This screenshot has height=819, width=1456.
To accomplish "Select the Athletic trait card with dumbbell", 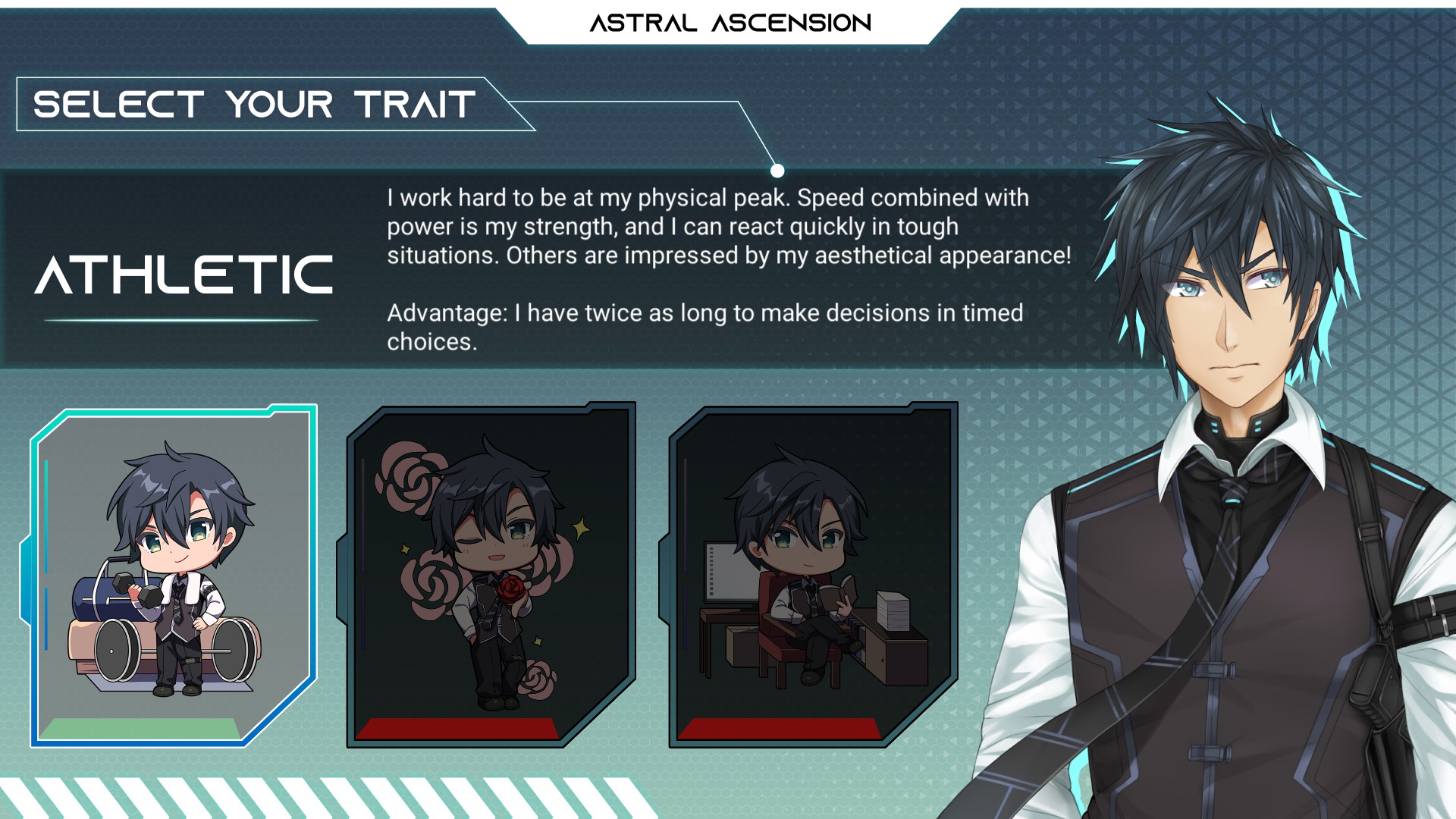I will click(173, 576).
